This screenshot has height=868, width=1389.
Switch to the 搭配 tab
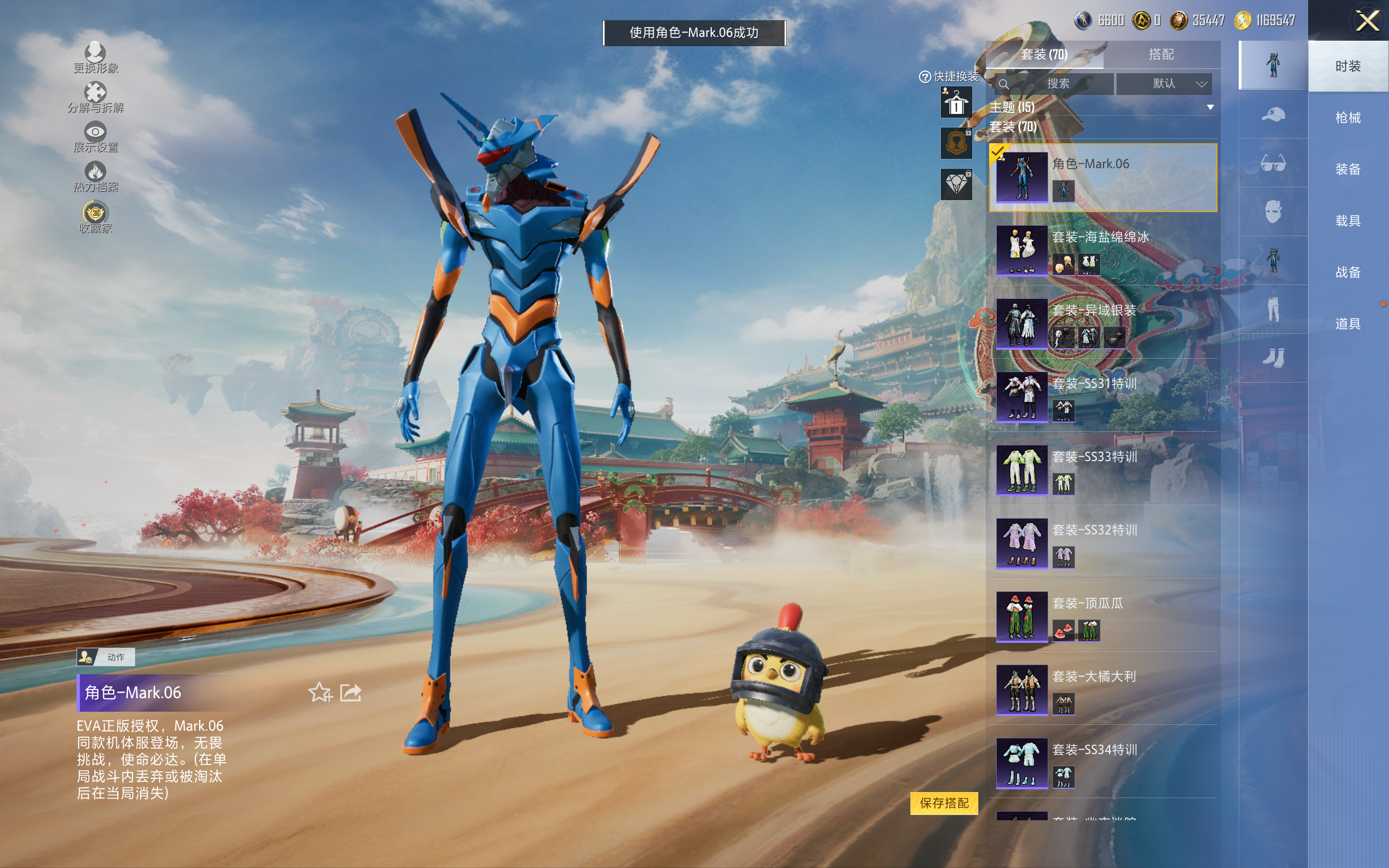point(1161,55)
